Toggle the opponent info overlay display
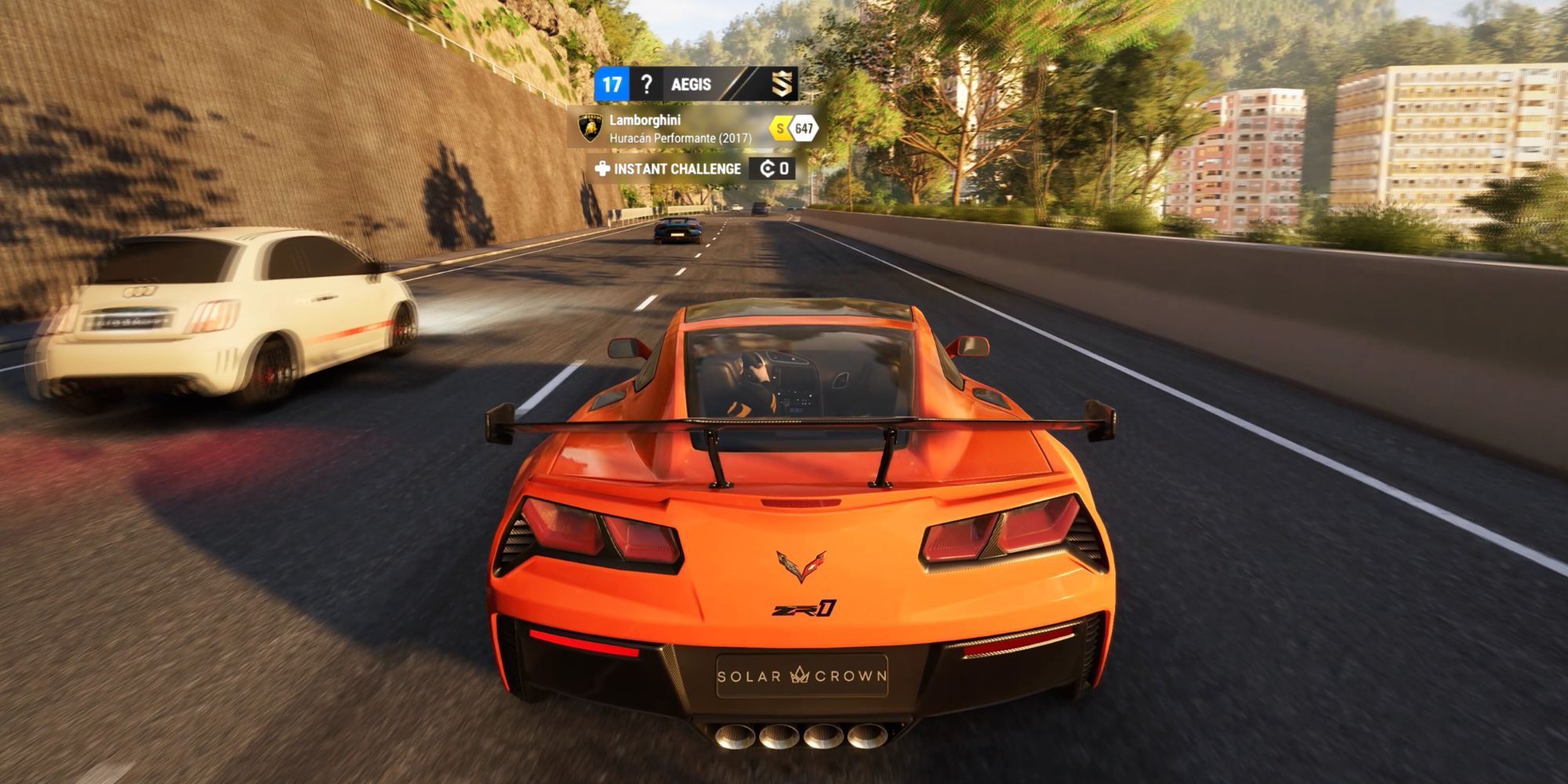Image resolution: width=1568 pixels, height=784 pixels. 690,128
